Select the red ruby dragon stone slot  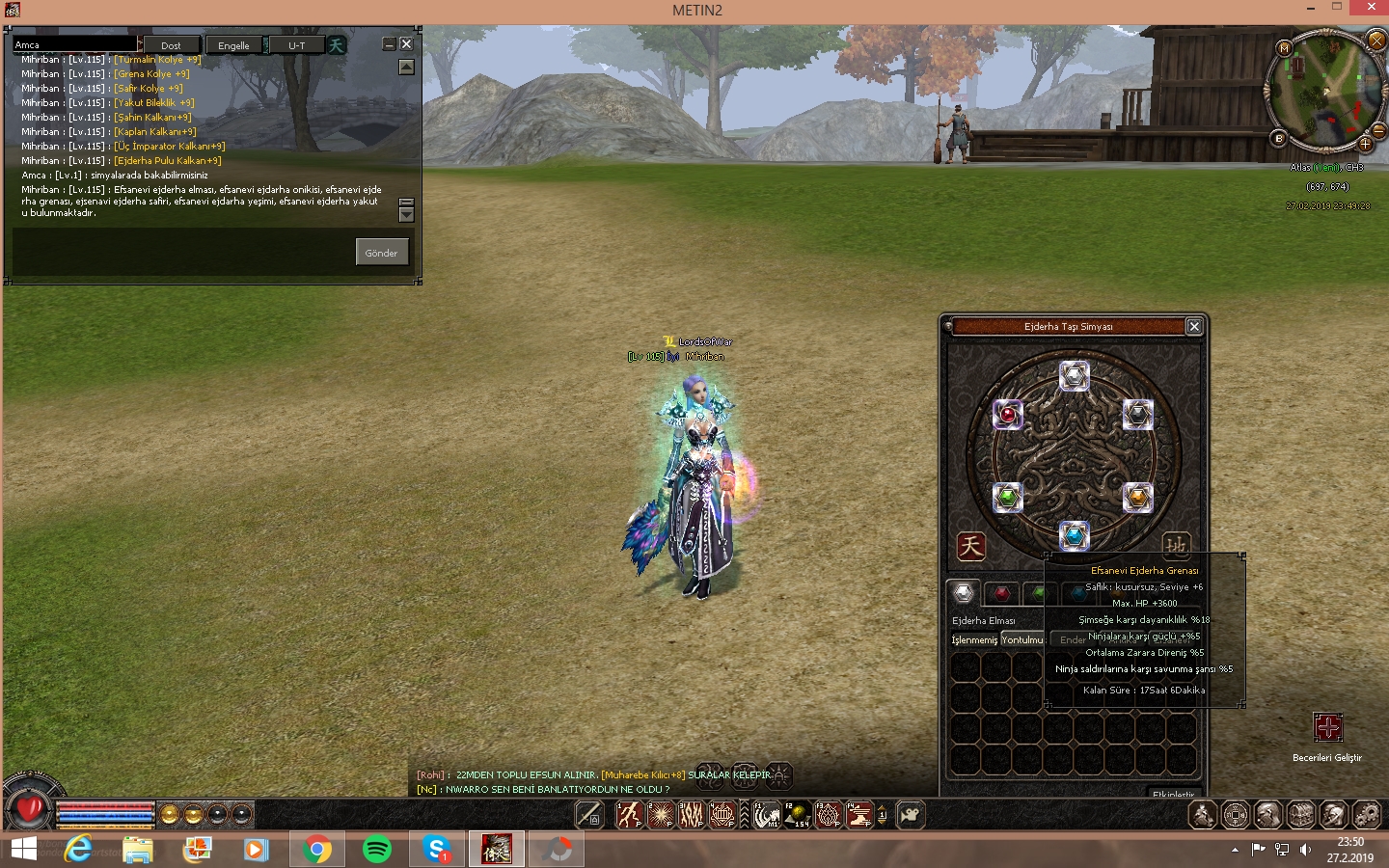coord(1008,415)
